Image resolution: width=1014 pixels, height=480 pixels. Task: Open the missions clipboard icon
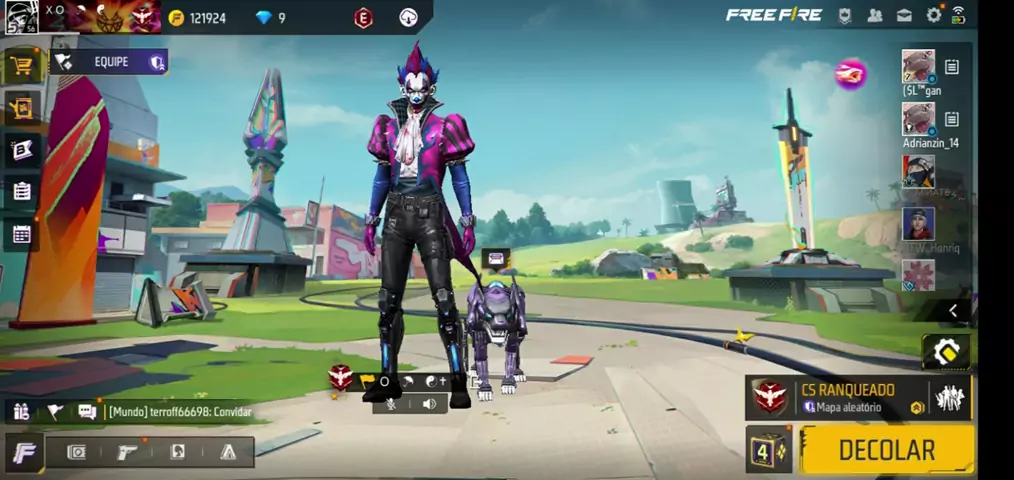[21, 191]
